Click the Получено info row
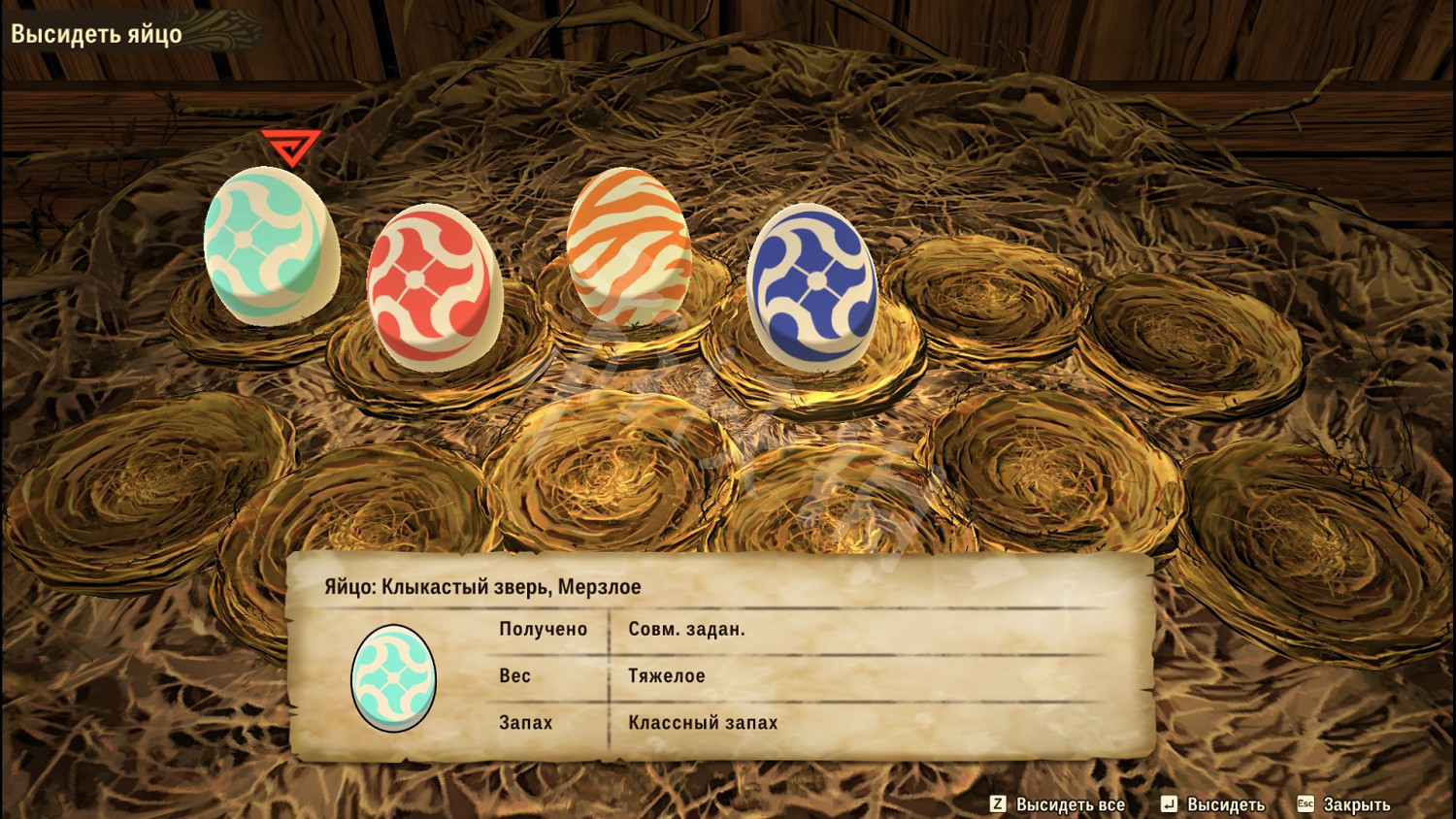Image resolution: width=1456 pixels, height=819 pixels. coord(679,629)
